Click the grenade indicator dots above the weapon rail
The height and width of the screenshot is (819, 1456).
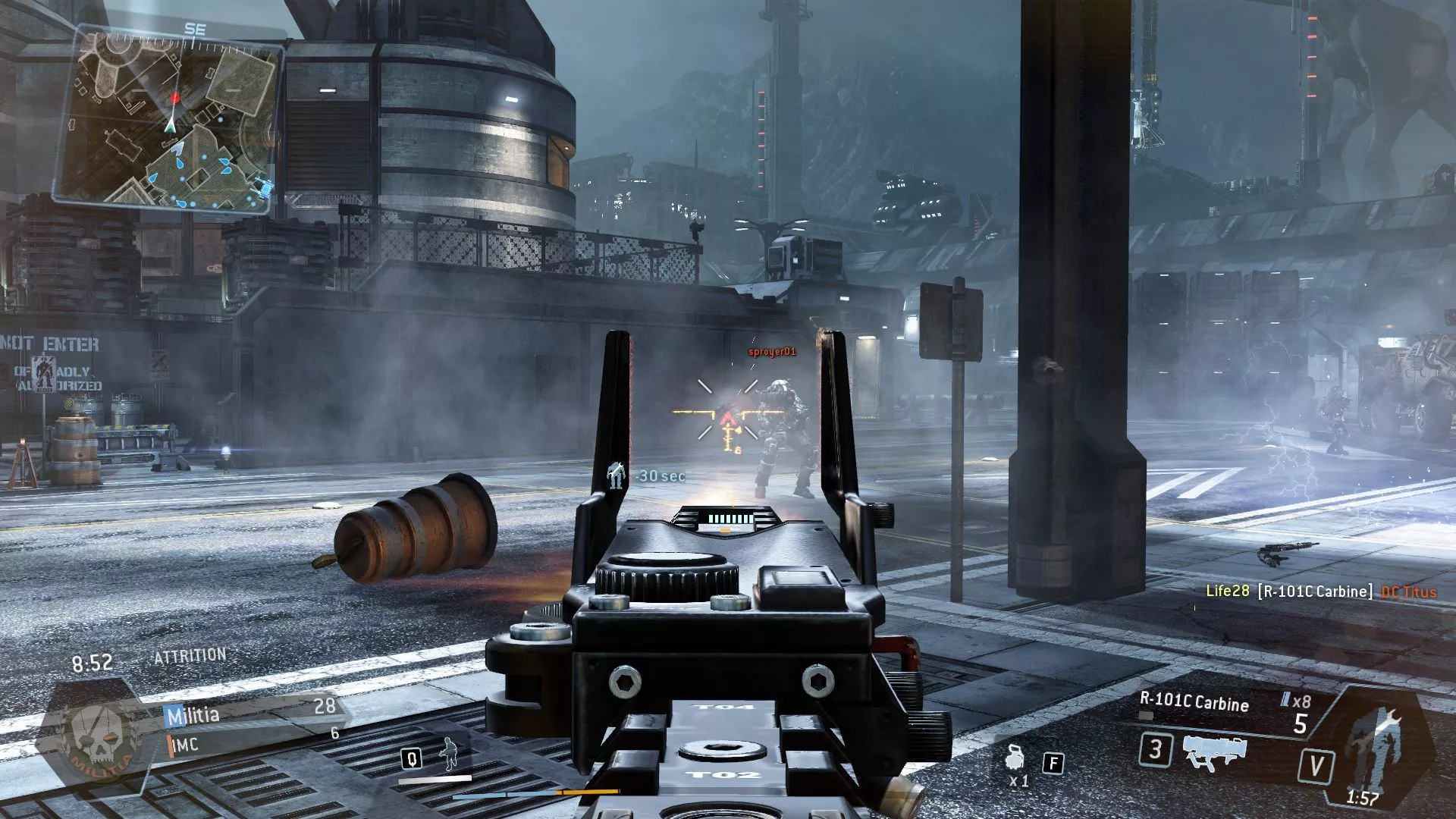732,519
